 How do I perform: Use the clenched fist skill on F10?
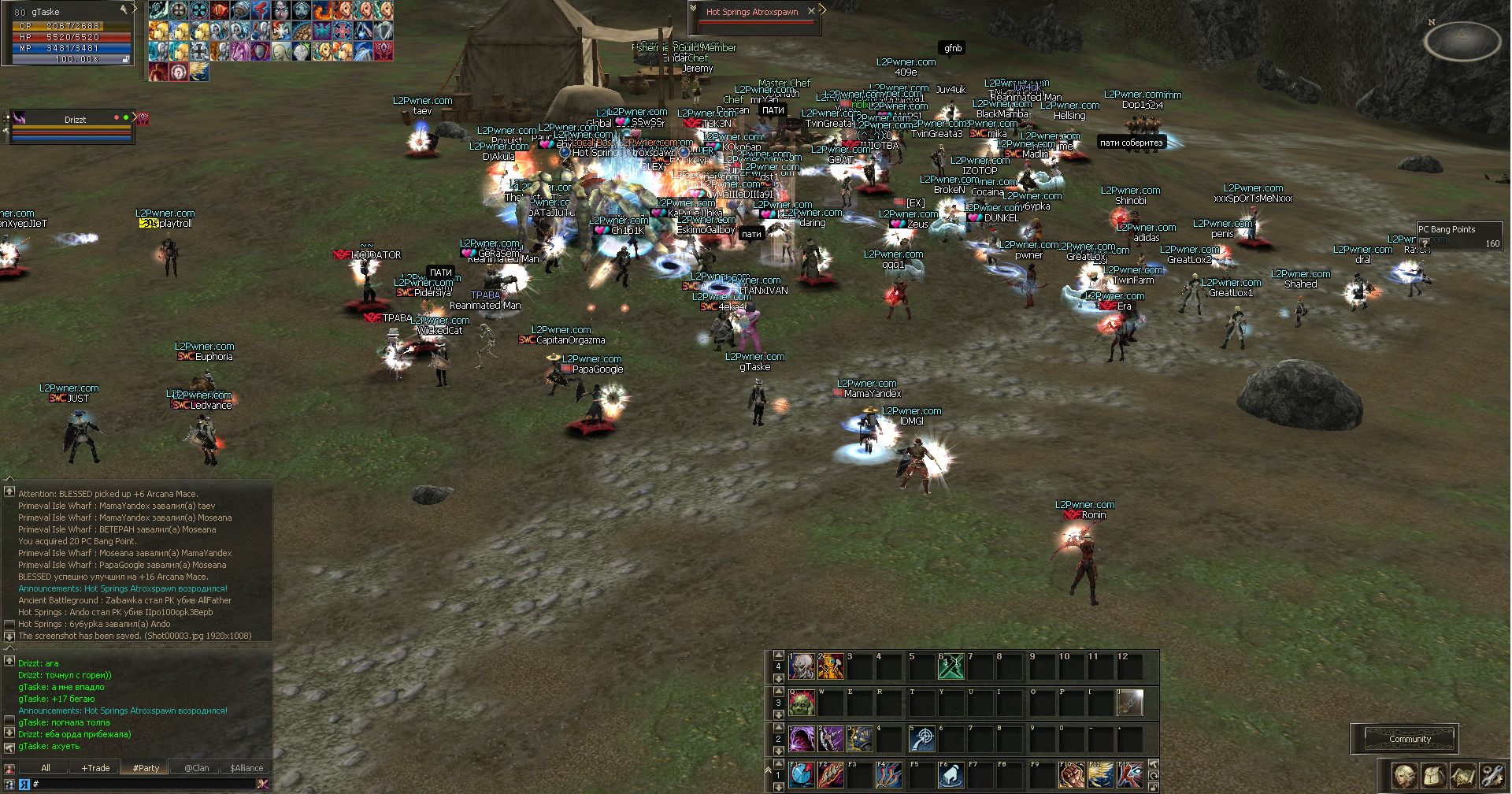click(1071, 775)
